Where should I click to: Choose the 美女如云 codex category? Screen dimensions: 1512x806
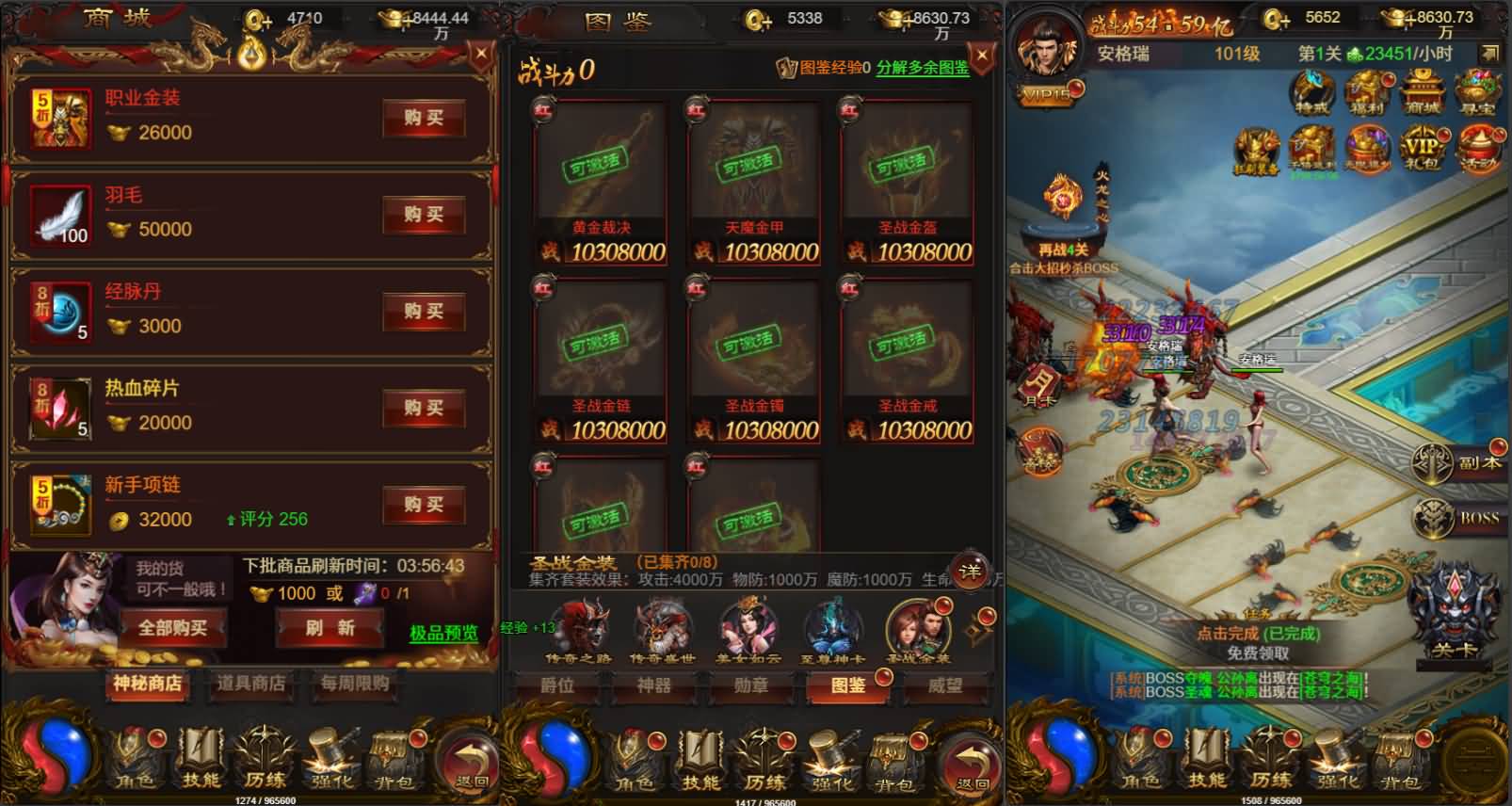(748, 632)
